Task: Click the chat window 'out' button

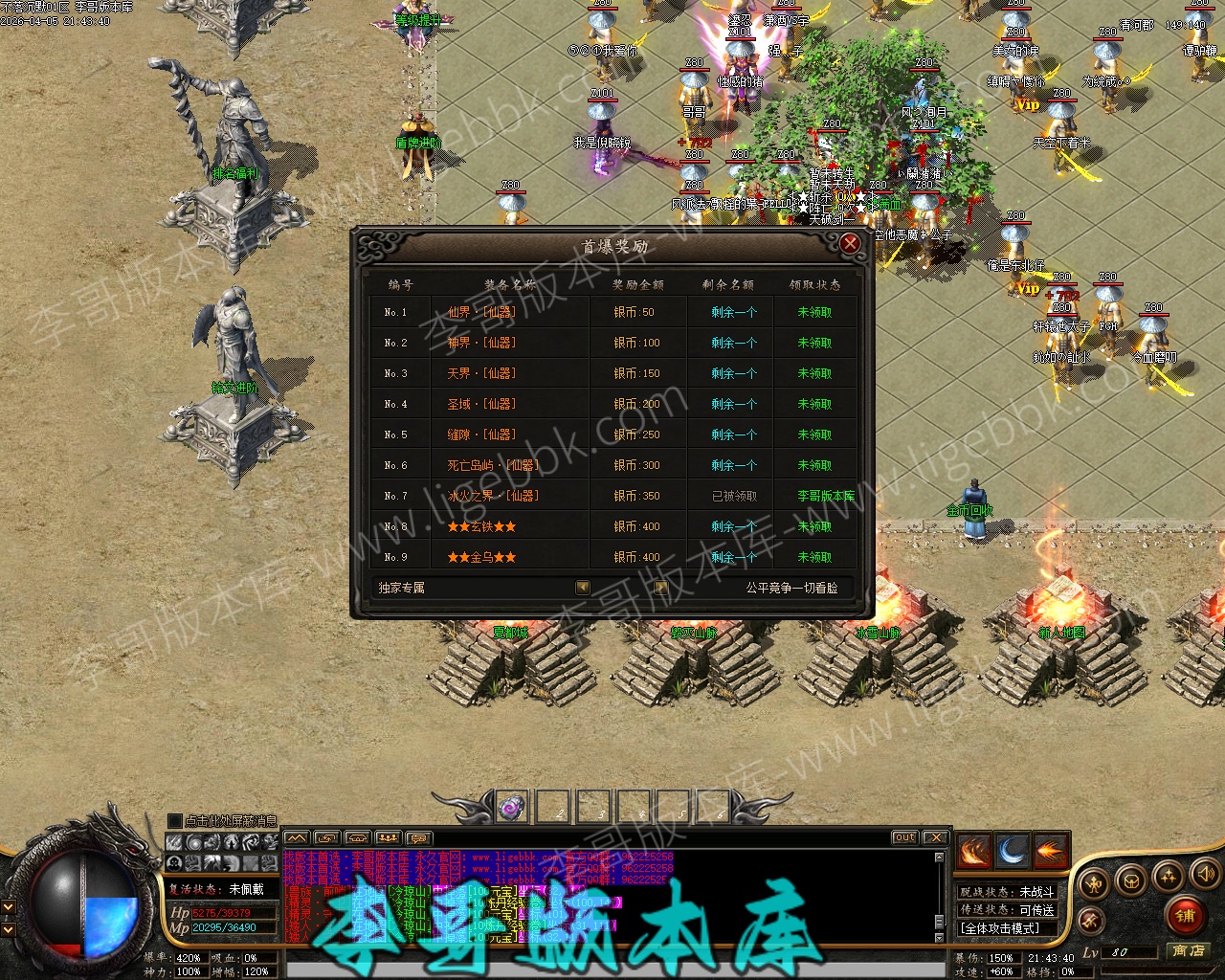Action: (904, 837)
